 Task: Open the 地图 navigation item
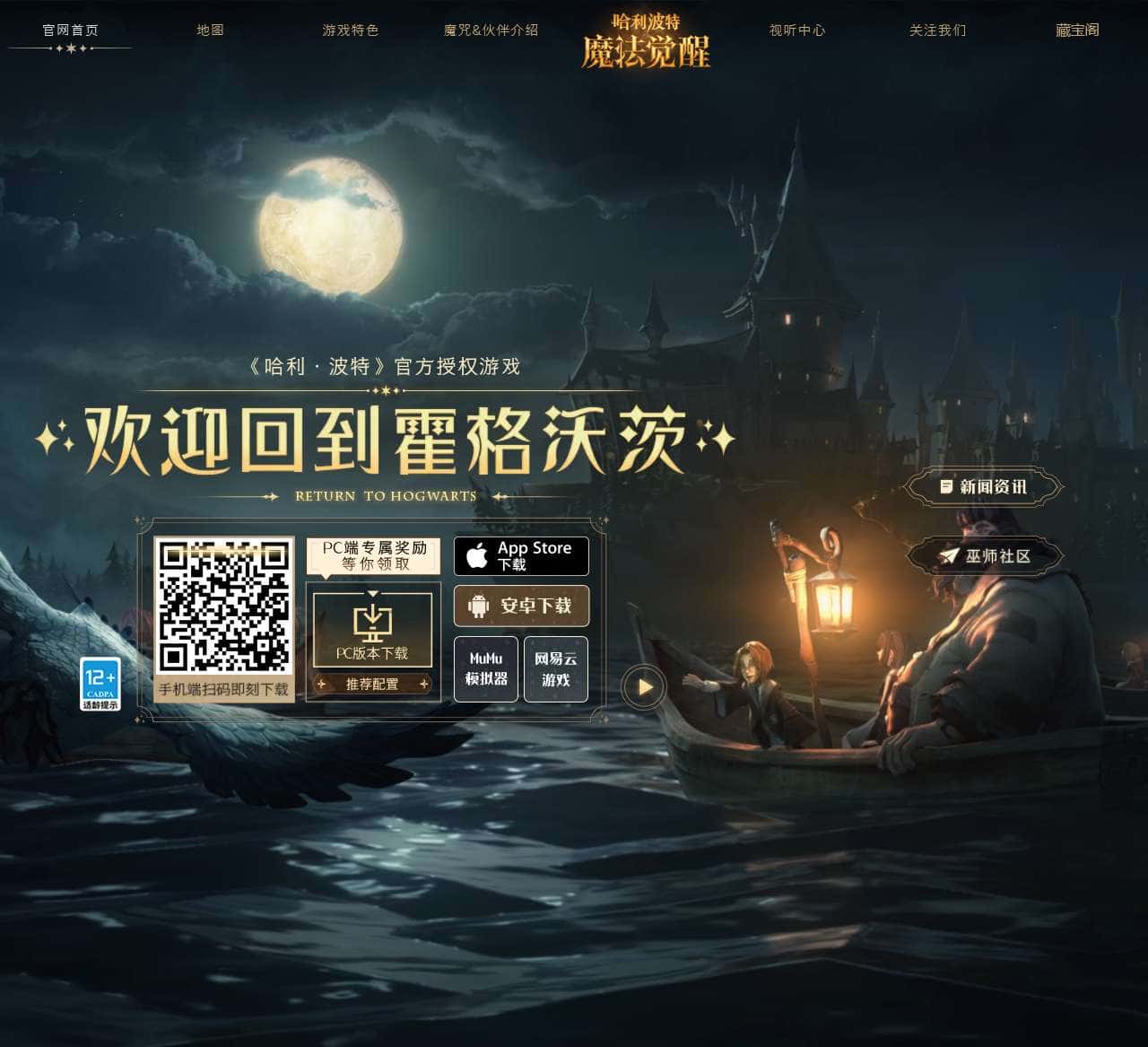[211, 29]
